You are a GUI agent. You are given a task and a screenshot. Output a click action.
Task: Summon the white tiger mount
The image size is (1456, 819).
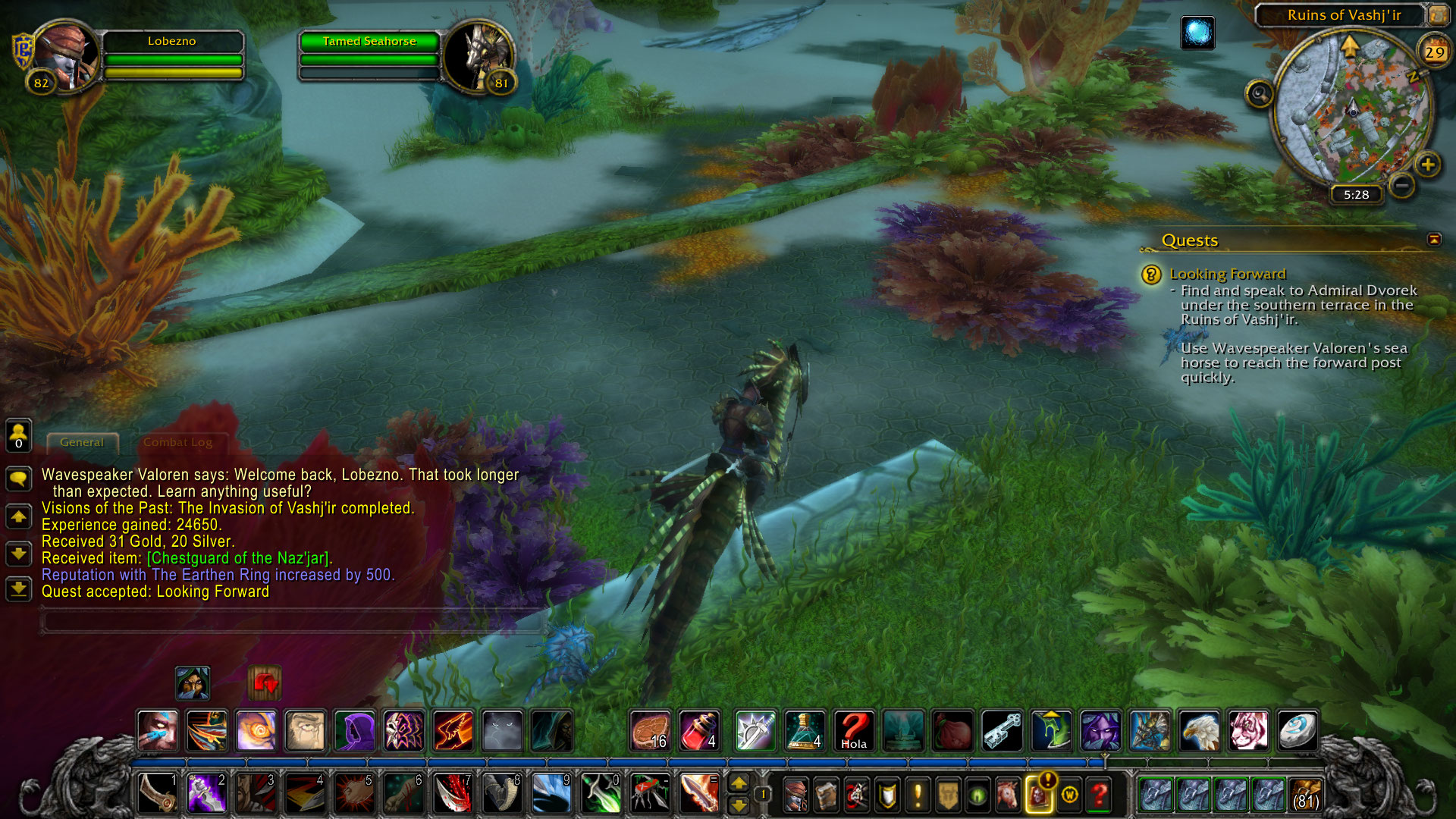[1248, 730]
